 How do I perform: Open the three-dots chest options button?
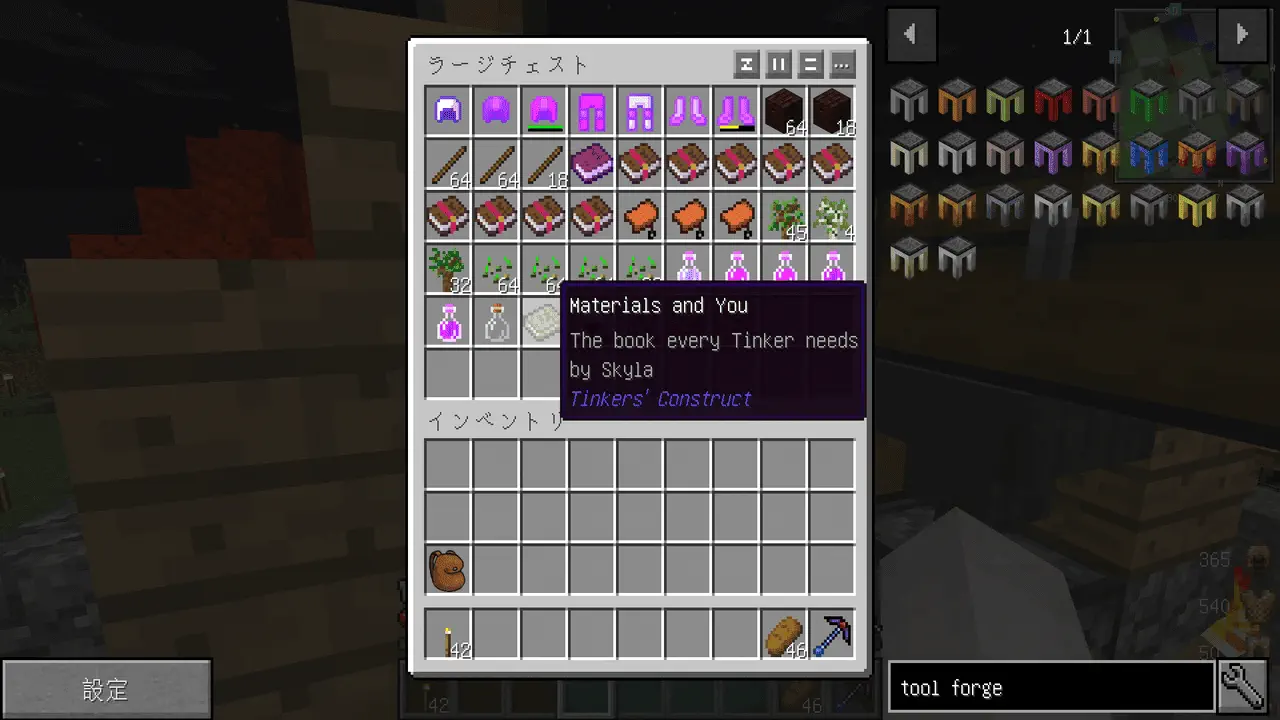(x=842, y=65)
